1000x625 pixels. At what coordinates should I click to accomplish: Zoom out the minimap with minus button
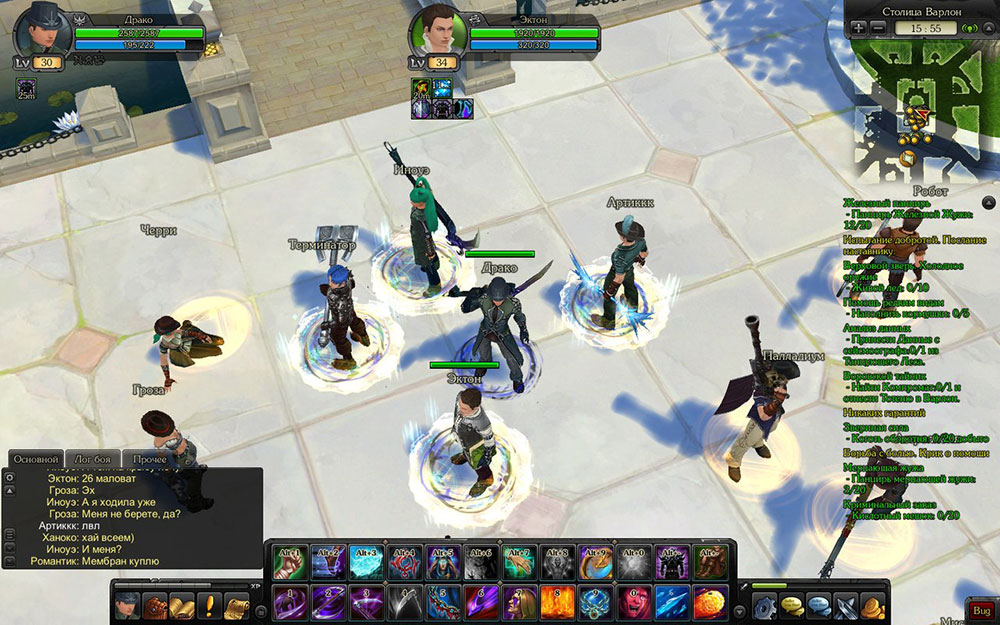[x=877, y=28]
